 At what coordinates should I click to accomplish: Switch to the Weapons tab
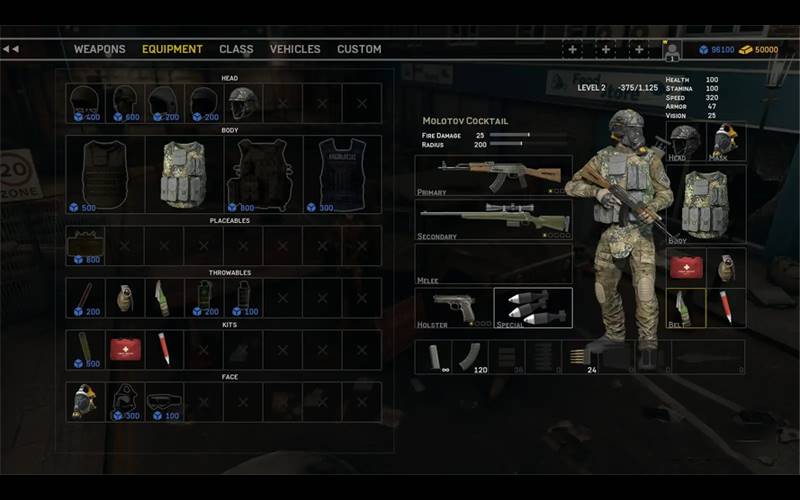click(100, 49)
